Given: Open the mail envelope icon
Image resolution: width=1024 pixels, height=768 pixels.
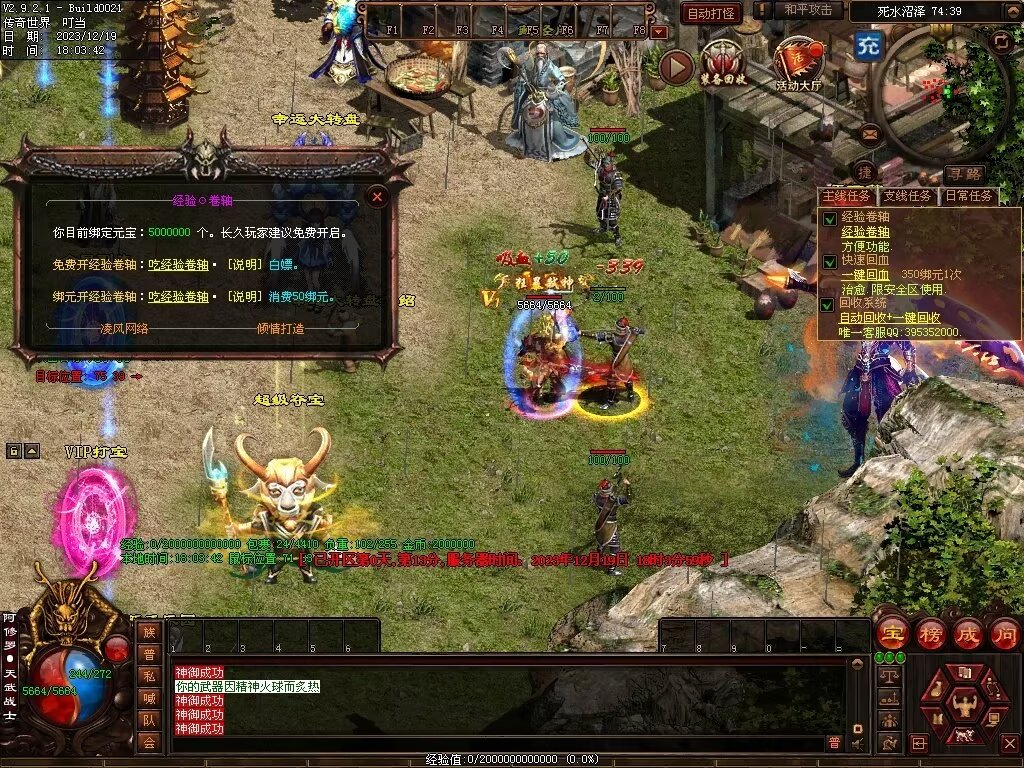Looking at the screenshot, I should coord(869,133).
